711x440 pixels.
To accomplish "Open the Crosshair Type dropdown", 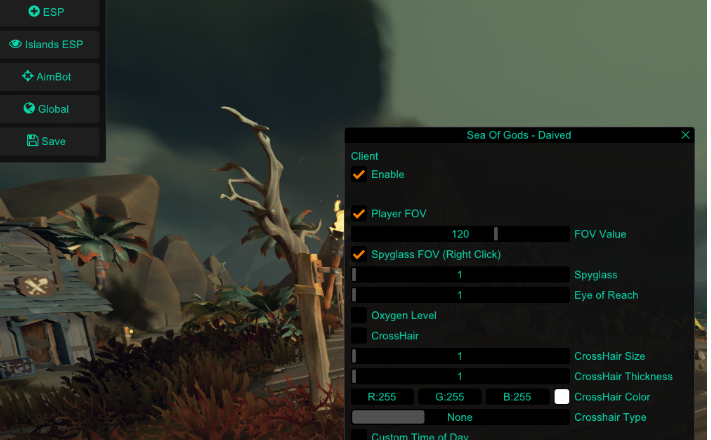I will 460,417.
